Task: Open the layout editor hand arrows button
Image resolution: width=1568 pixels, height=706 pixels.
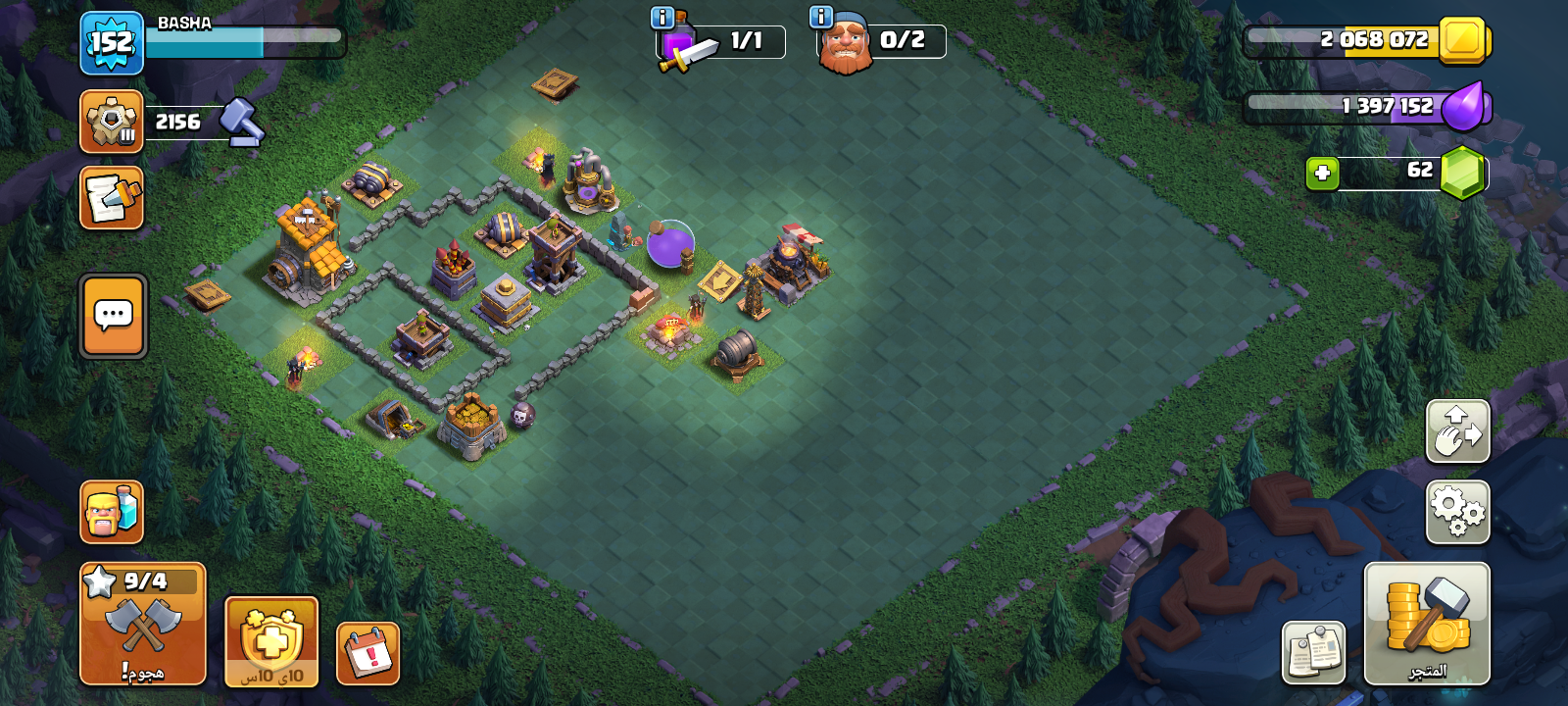Action: point(1457,430)
